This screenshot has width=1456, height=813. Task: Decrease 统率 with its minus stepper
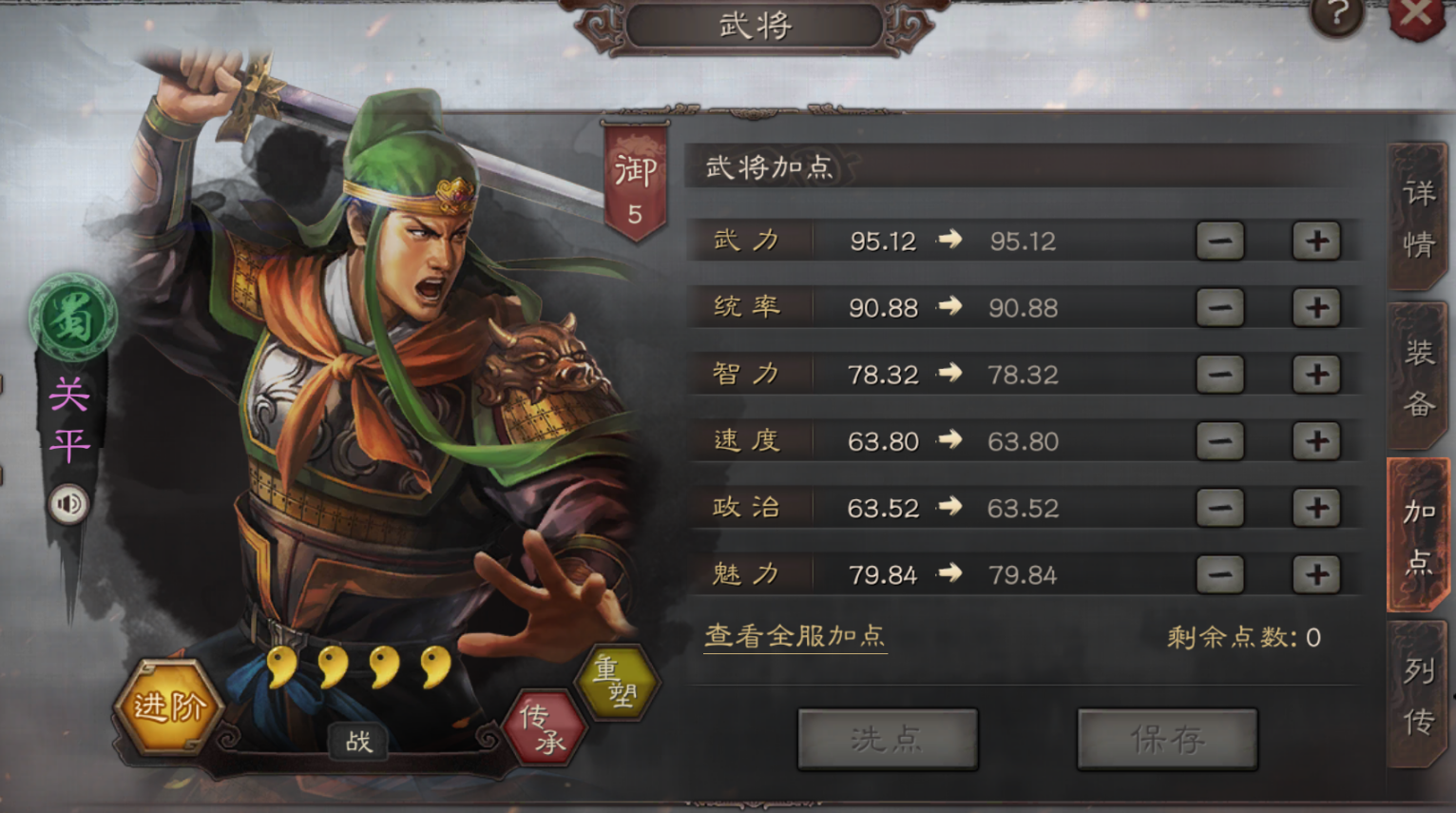[1219, 306]
